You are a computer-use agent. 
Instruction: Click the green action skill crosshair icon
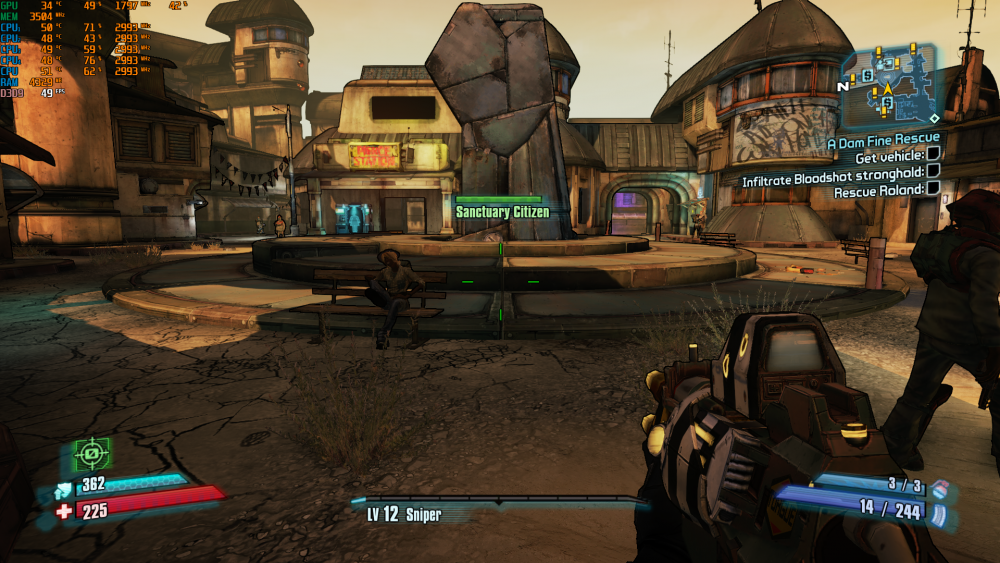pos(92,454)
